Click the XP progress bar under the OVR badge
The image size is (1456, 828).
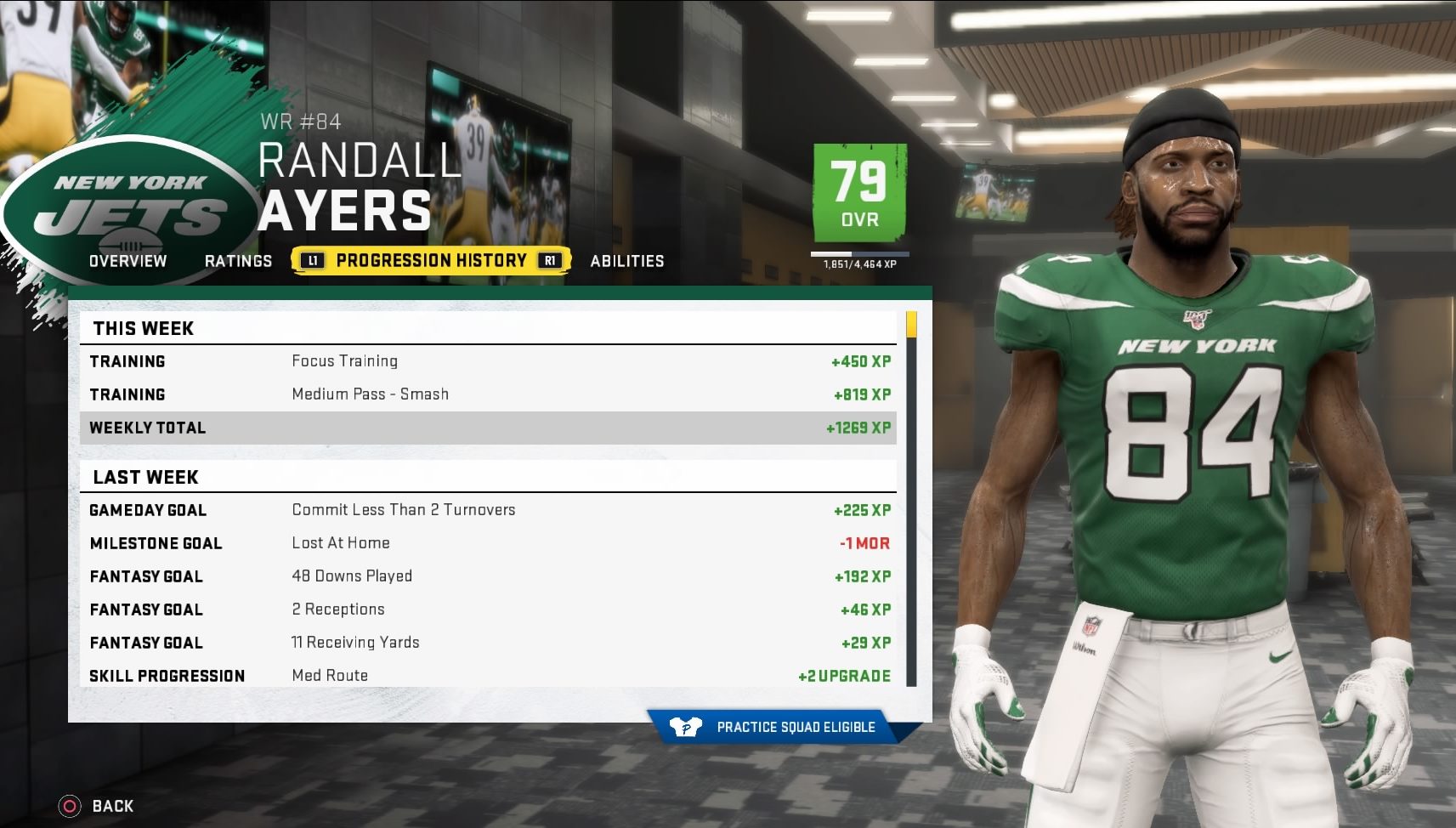coord(860,255)
